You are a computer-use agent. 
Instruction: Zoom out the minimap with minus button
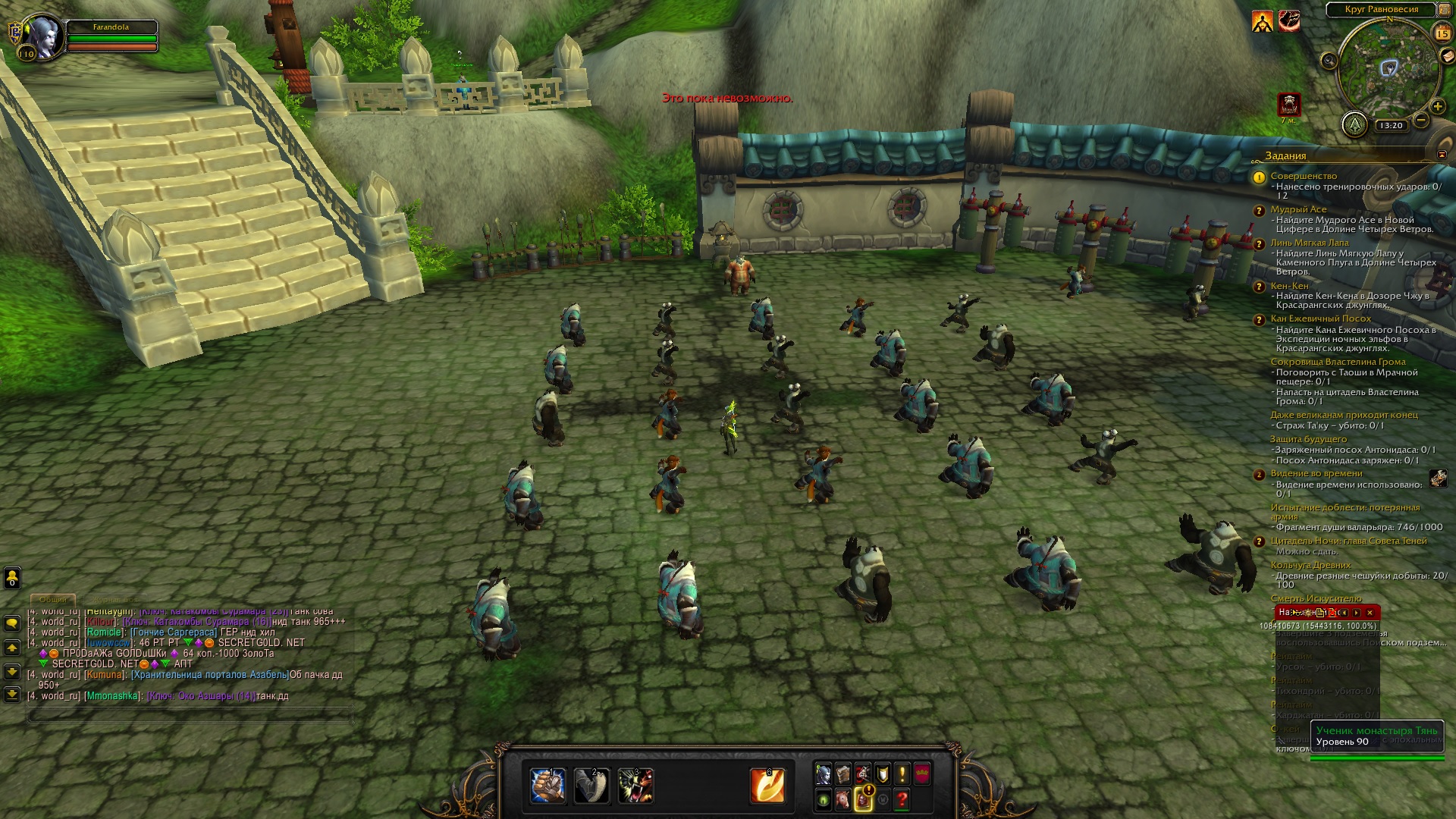pyautogui.click(x=1421, y=120)
